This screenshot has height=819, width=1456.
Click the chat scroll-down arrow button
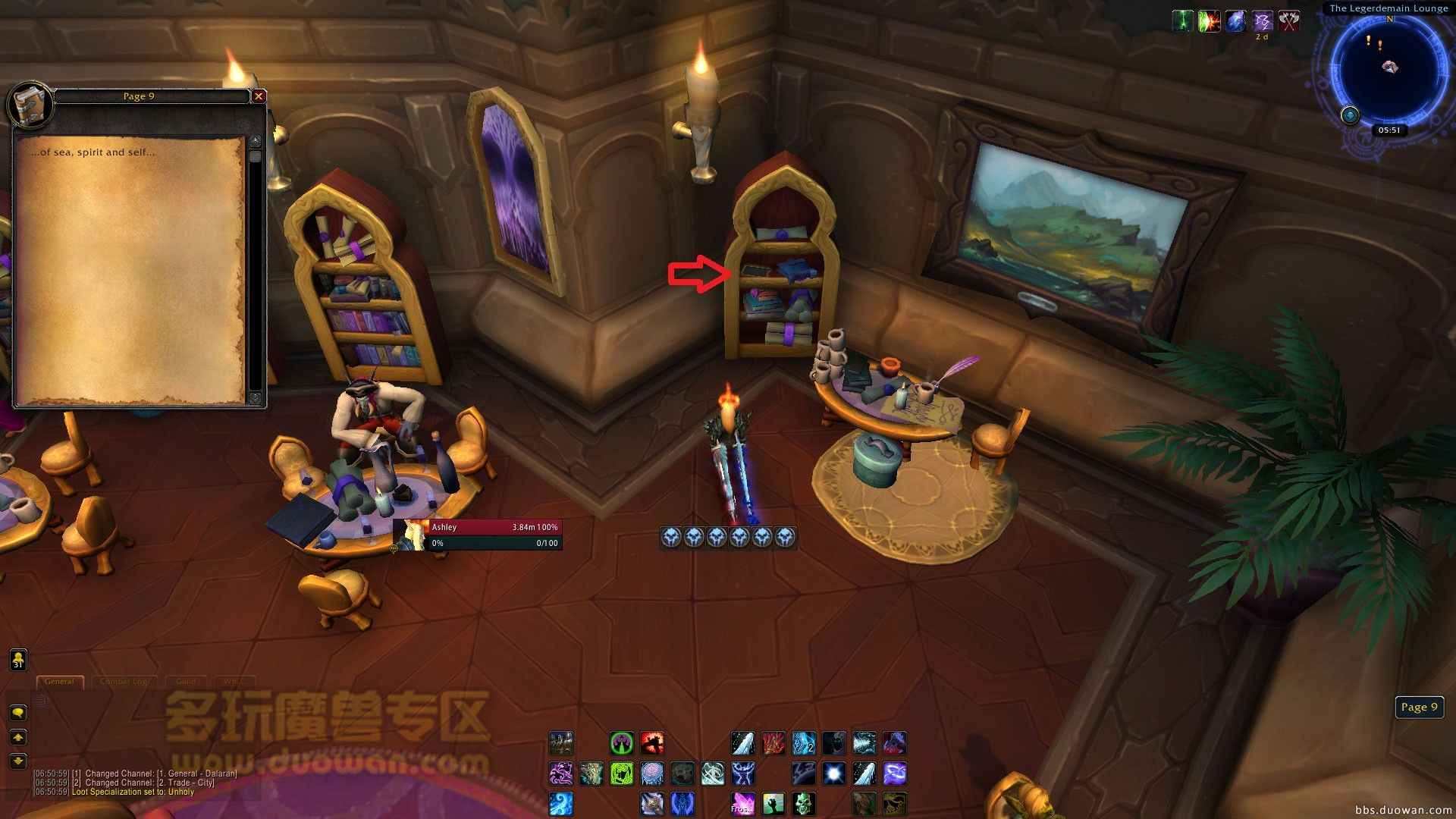pyautogui.click(x=18, y=761)
